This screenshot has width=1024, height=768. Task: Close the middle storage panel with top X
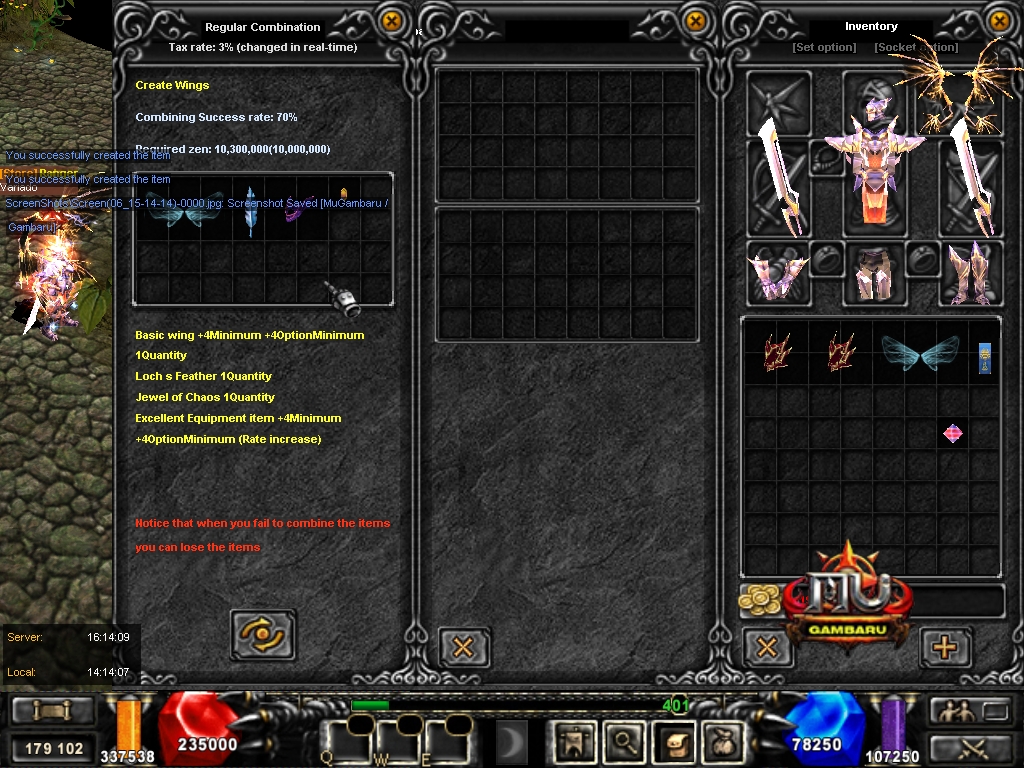[x=694, y=20]
